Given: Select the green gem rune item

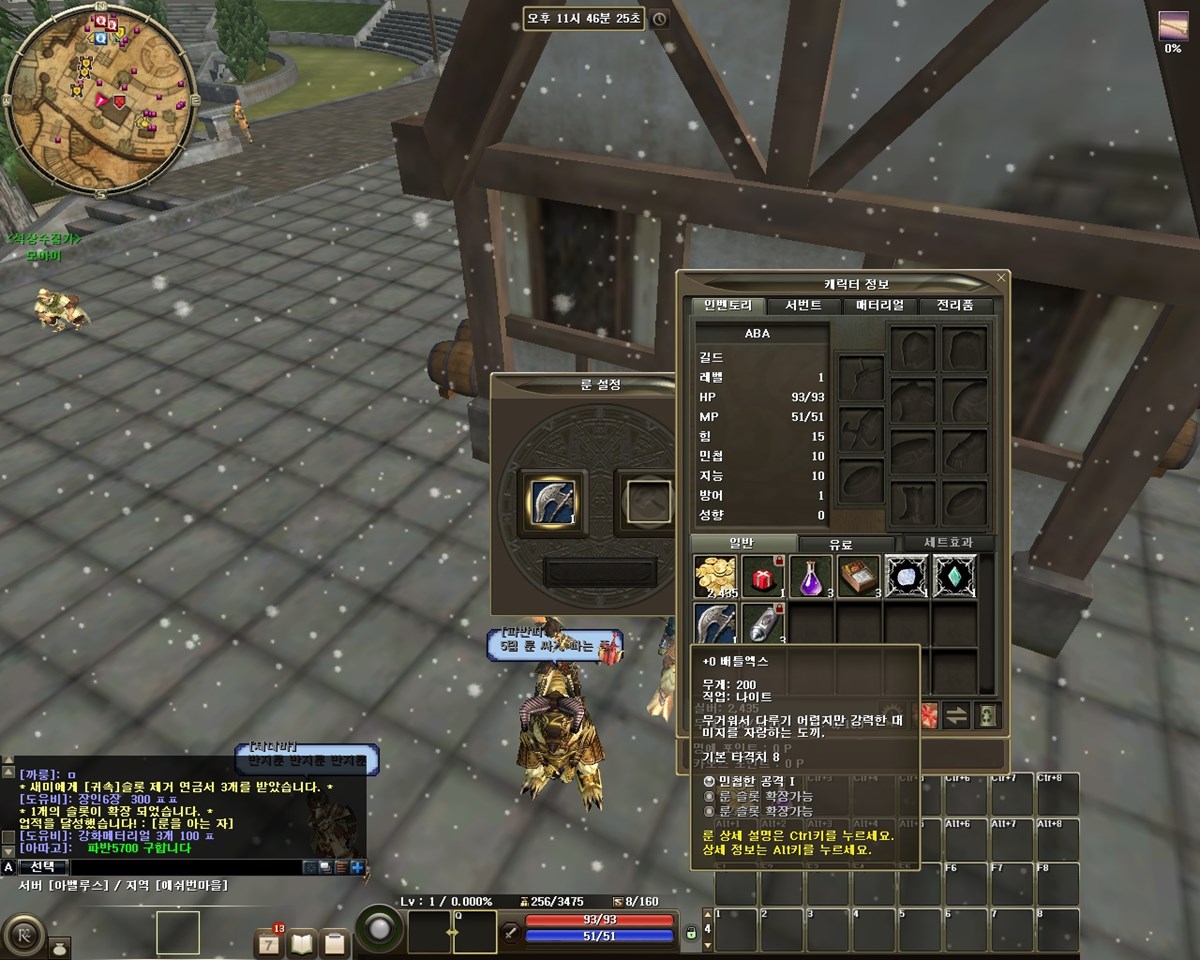Looking at the screenshot, I should (954, 578).
